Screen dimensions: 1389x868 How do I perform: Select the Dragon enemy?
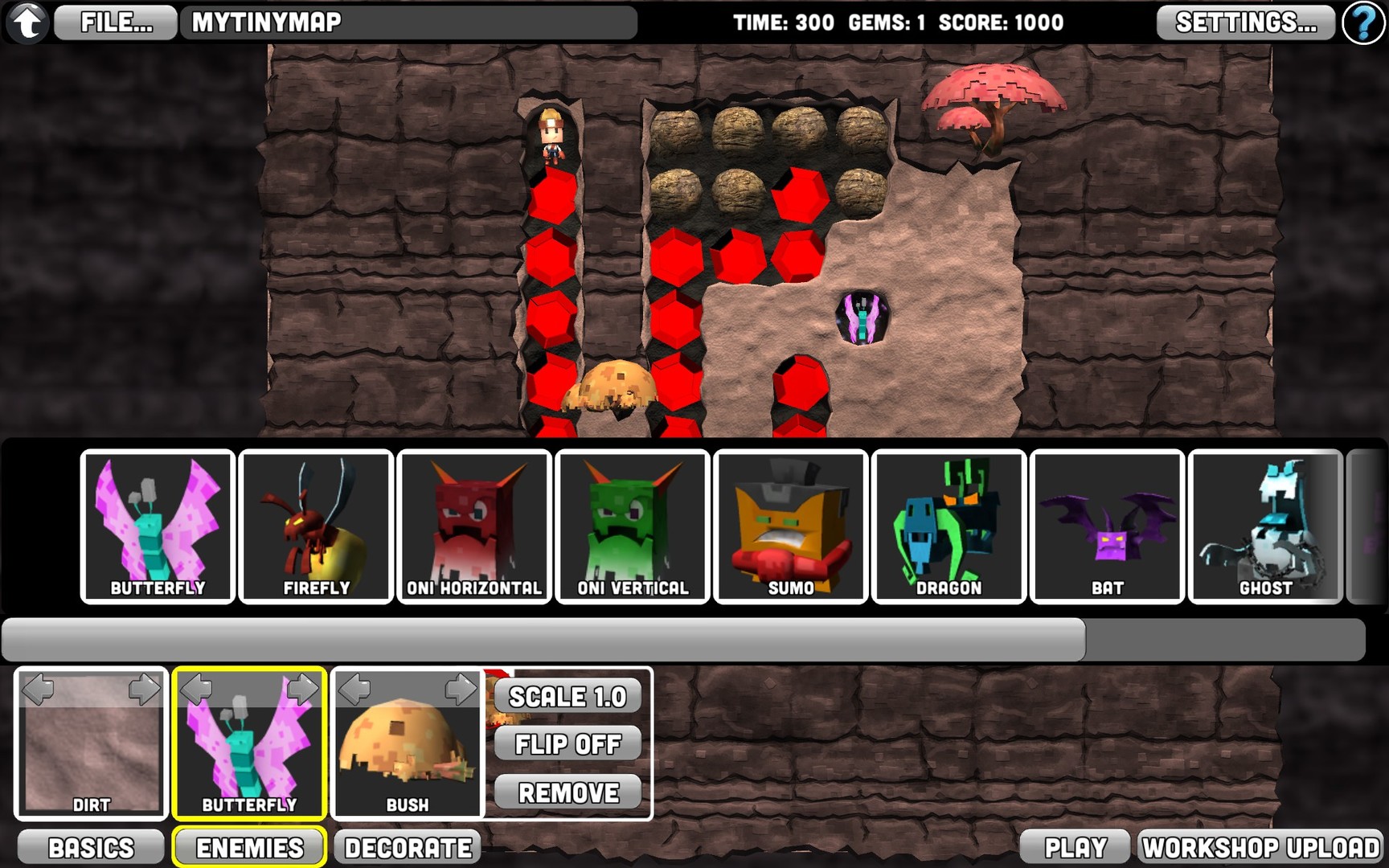point(949,526)
